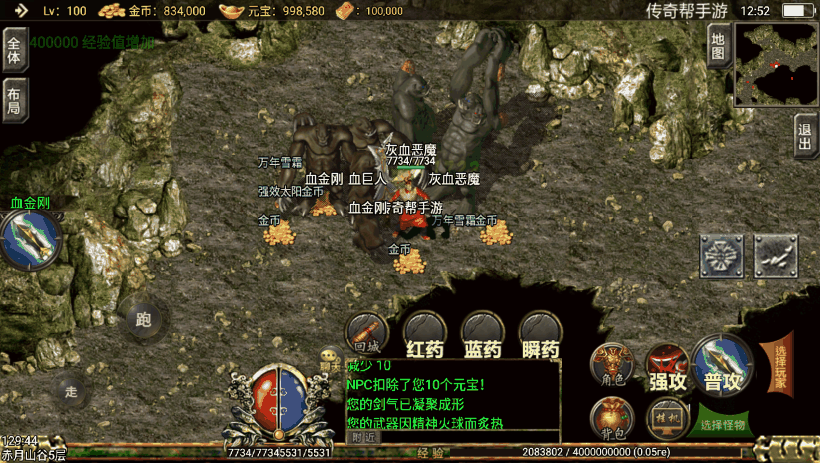Open the 布局 layout button
Screen dimensions: 820x463
(14, 100)
